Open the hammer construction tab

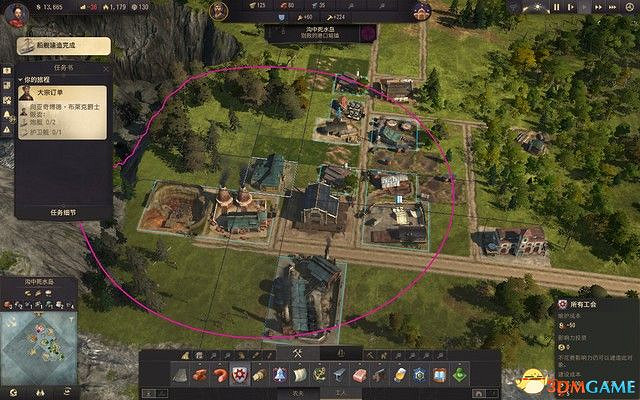click(x=296, y=352)
